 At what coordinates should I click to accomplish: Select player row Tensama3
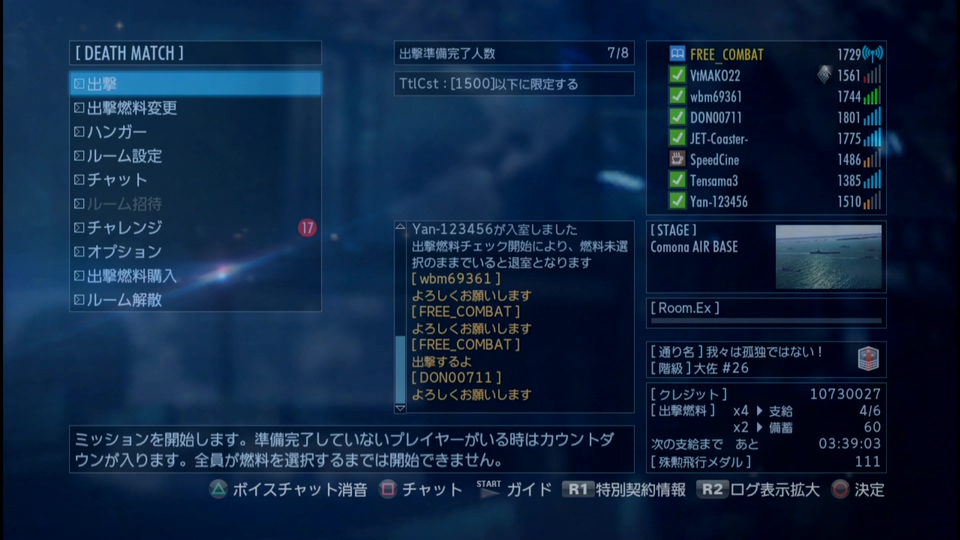[x=765, y=180]
